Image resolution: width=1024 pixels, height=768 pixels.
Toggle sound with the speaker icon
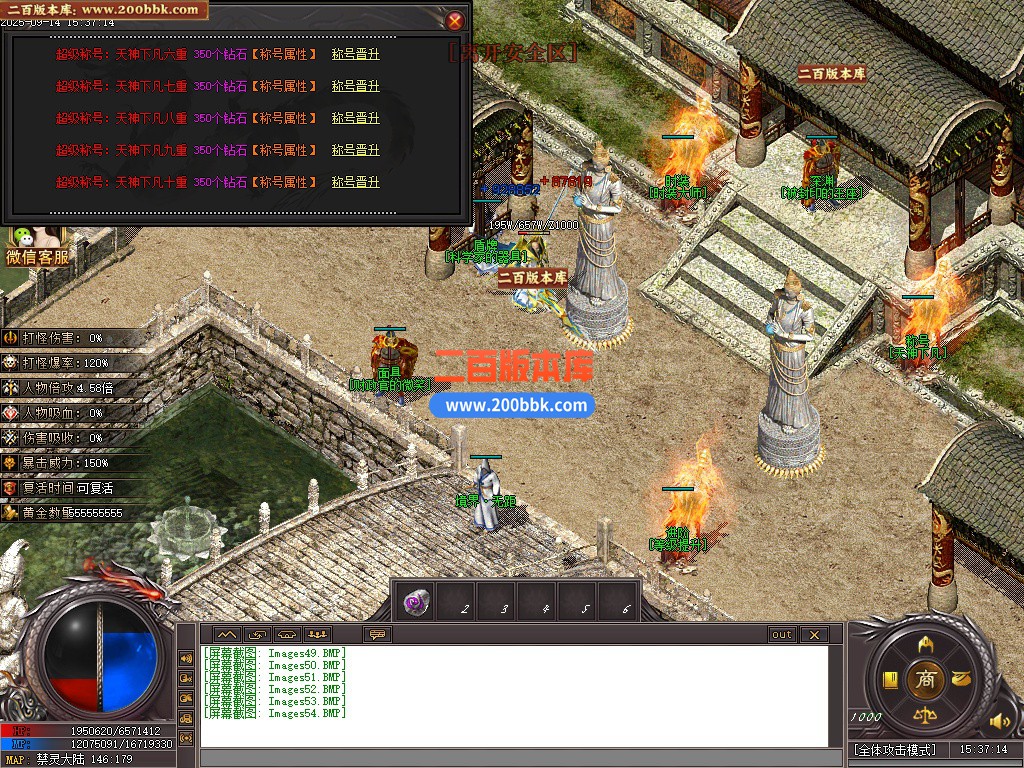pyautogui.click(x=999, y=720)
